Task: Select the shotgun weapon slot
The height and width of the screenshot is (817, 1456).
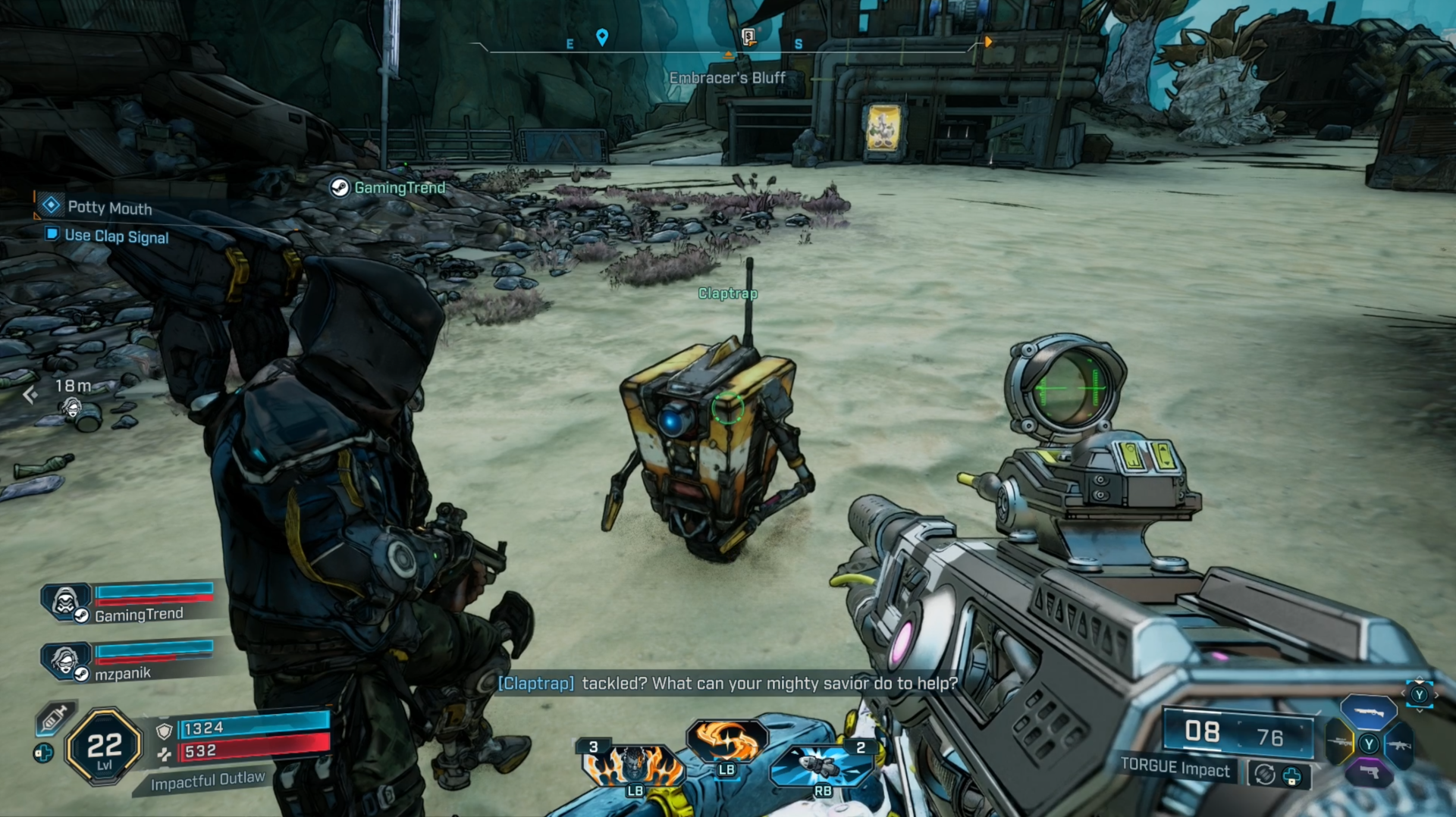Action: pyautogui.click(x=1369, y=712)
